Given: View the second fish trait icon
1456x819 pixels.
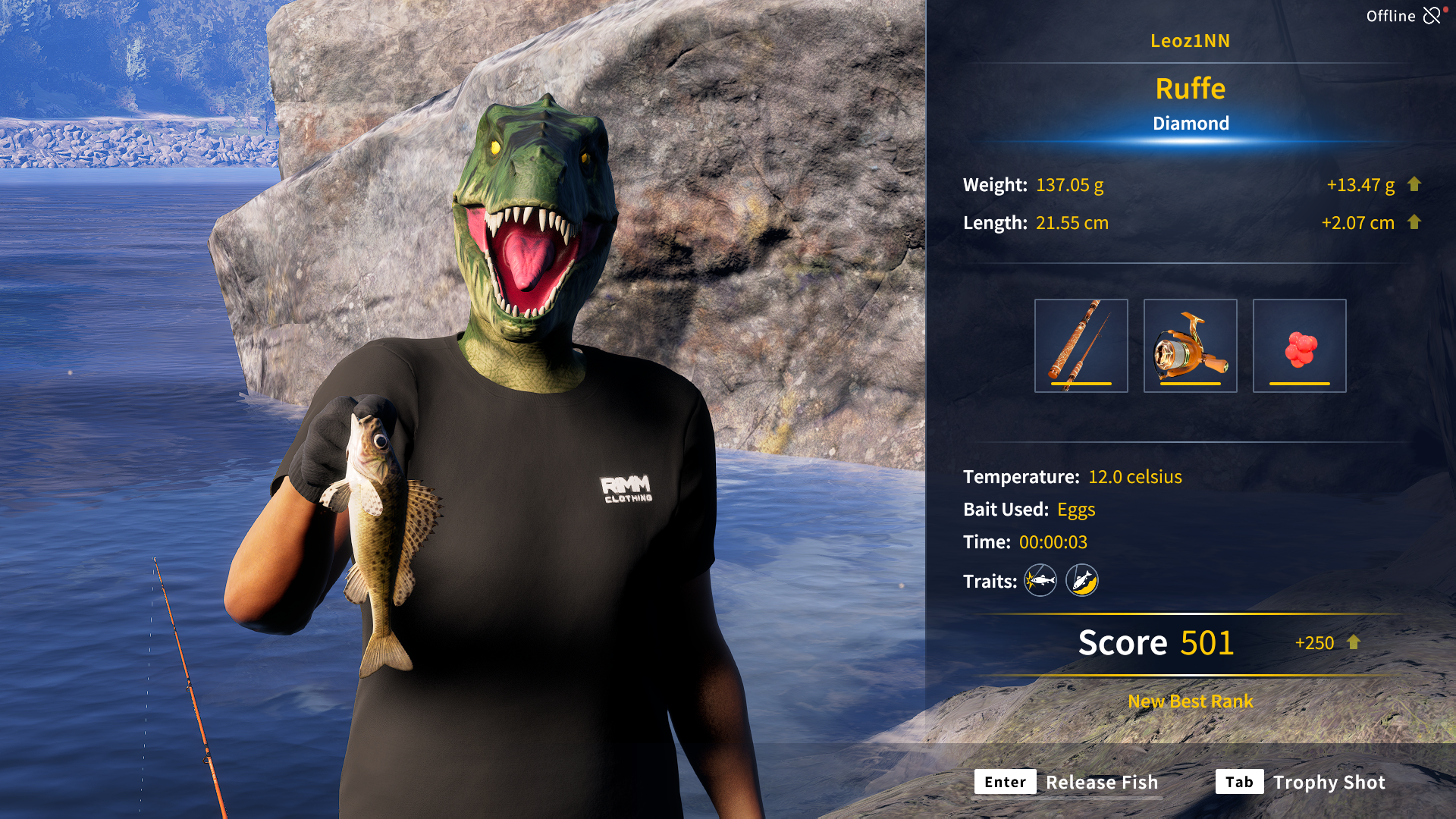Looking at the screenshot, I should pos(1082,581).
